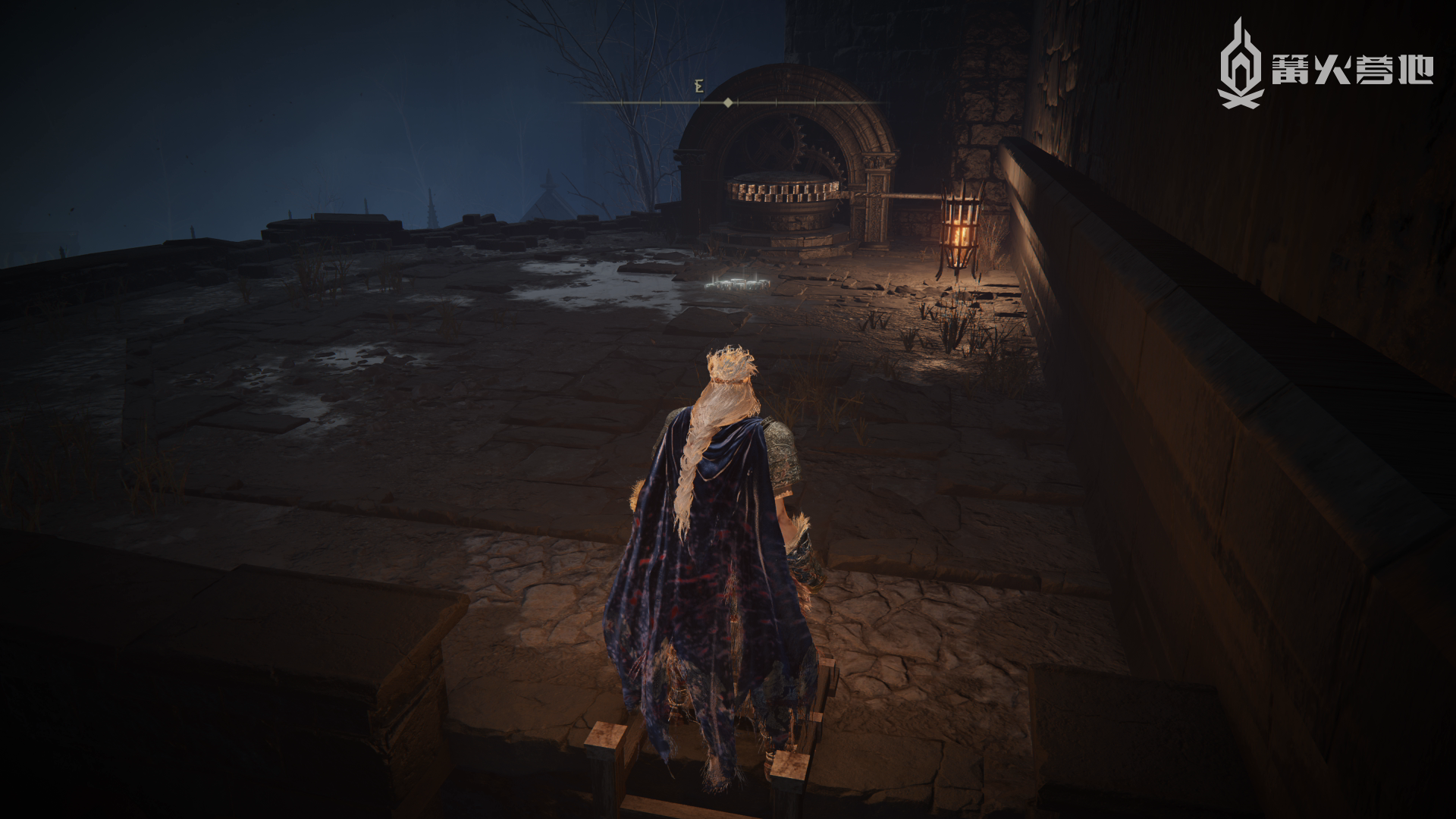1456x819 pixels.
Task: Click the compass bar at top
Action: pyautogui.click(x=728, y=102)
